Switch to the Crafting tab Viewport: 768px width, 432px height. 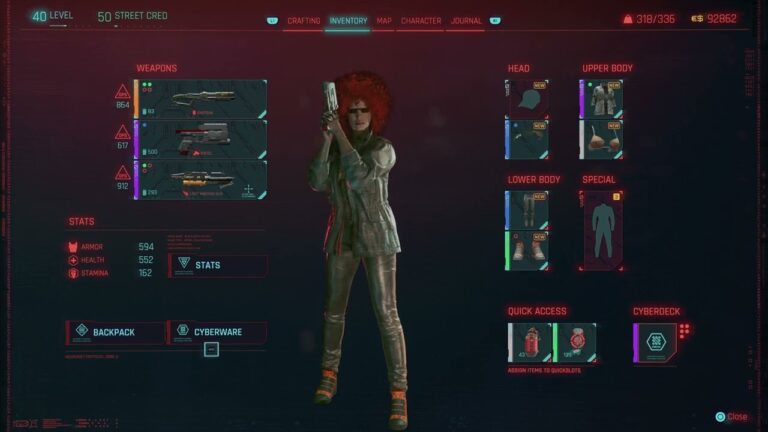[304, 20]
